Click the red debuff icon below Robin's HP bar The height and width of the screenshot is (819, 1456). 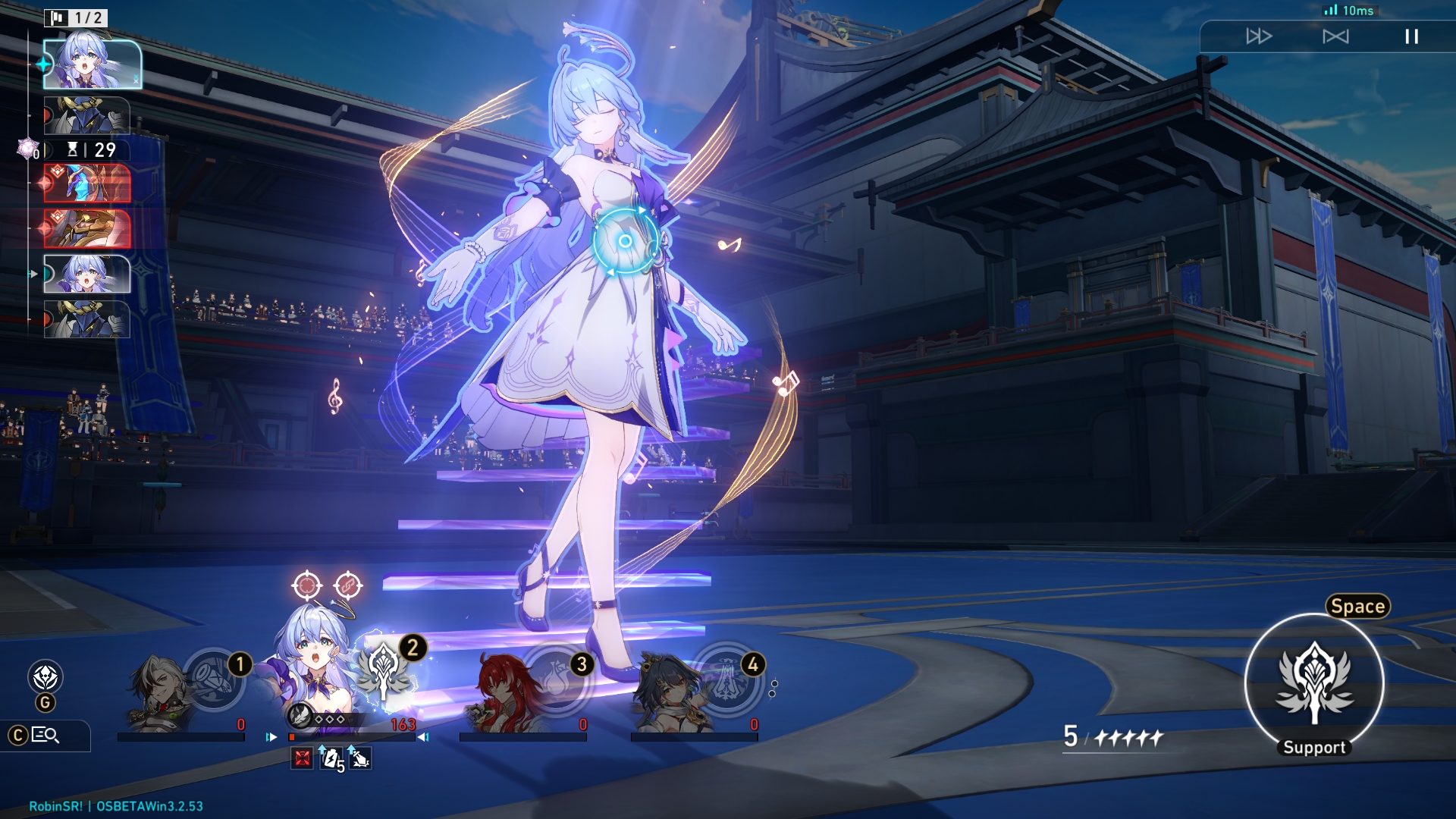[x=303, y=756]
